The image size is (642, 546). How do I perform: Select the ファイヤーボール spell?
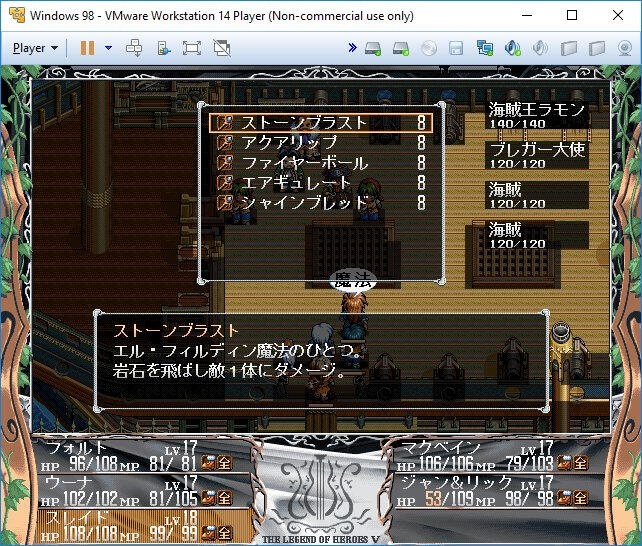pyautogui.click(x=305, y=163)
